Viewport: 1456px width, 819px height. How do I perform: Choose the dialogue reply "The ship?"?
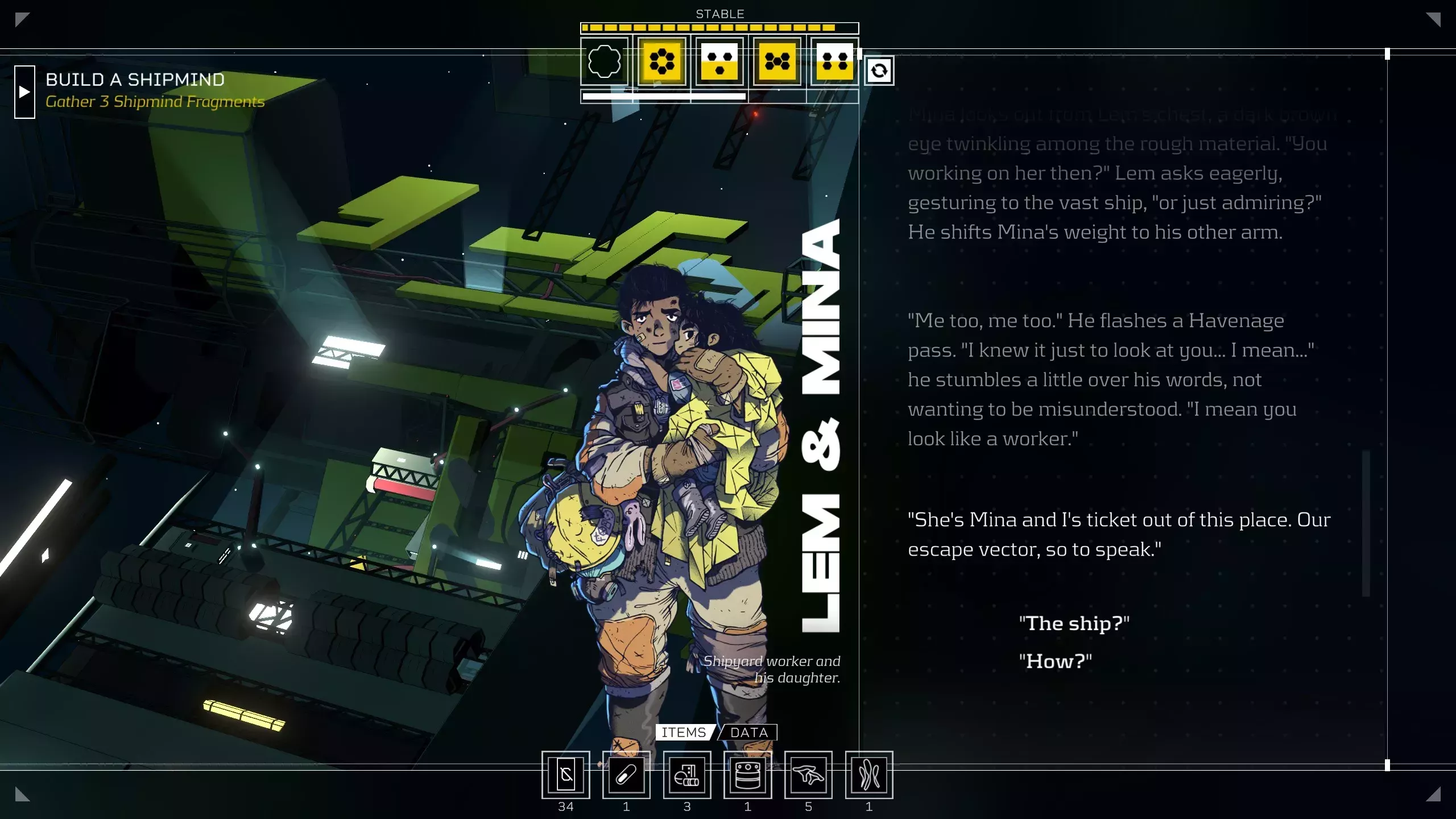click(x=1074, y=623)
